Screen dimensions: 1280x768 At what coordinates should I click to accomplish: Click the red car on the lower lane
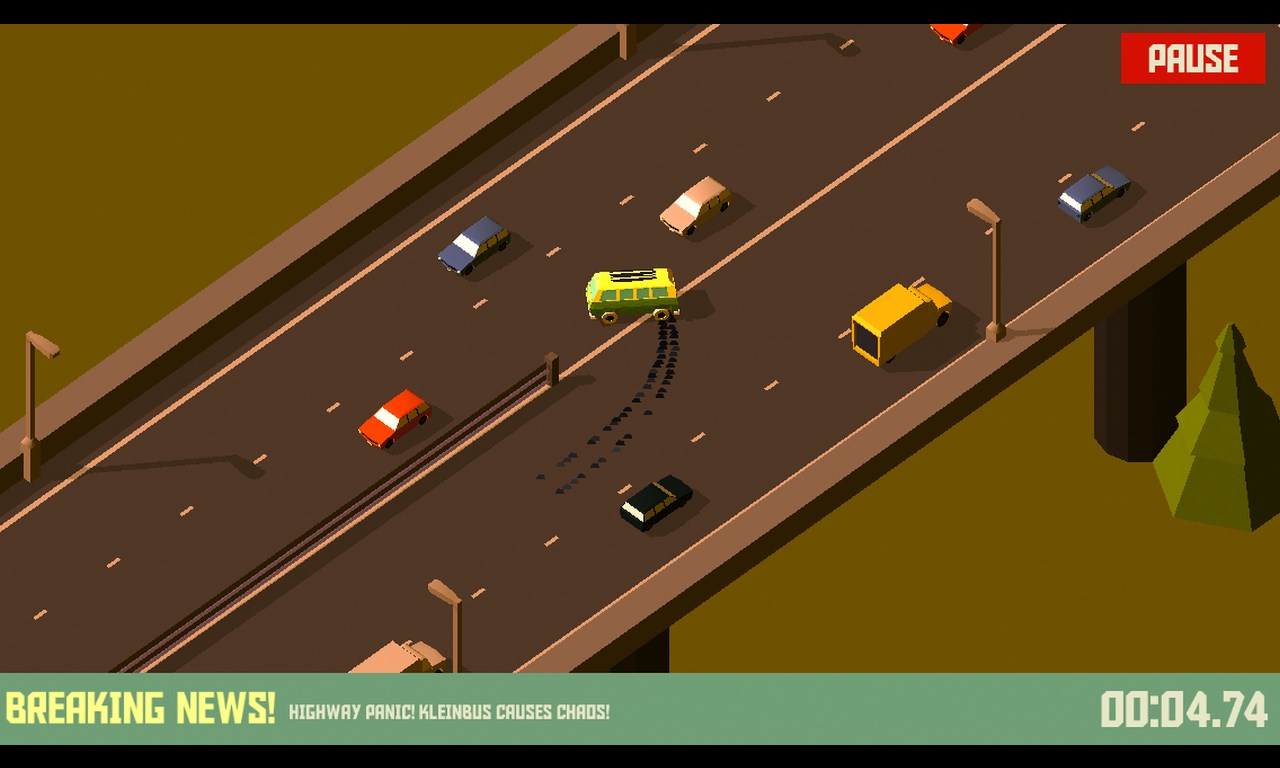click(393, 418)
